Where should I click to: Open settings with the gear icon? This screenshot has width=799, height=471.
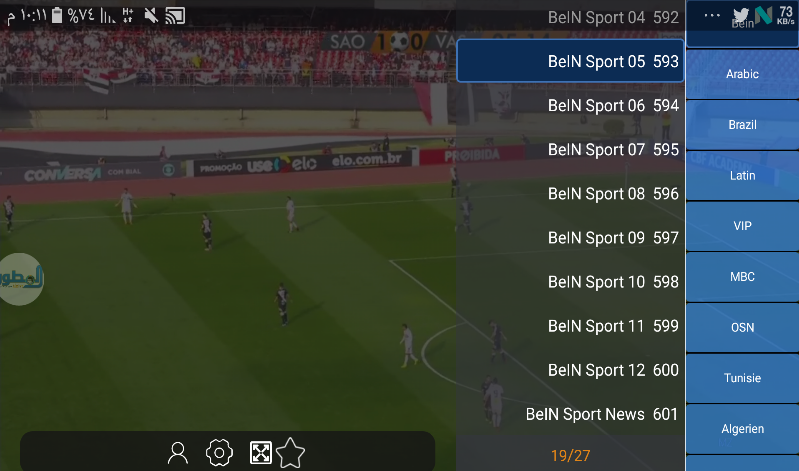coord(218,453)
